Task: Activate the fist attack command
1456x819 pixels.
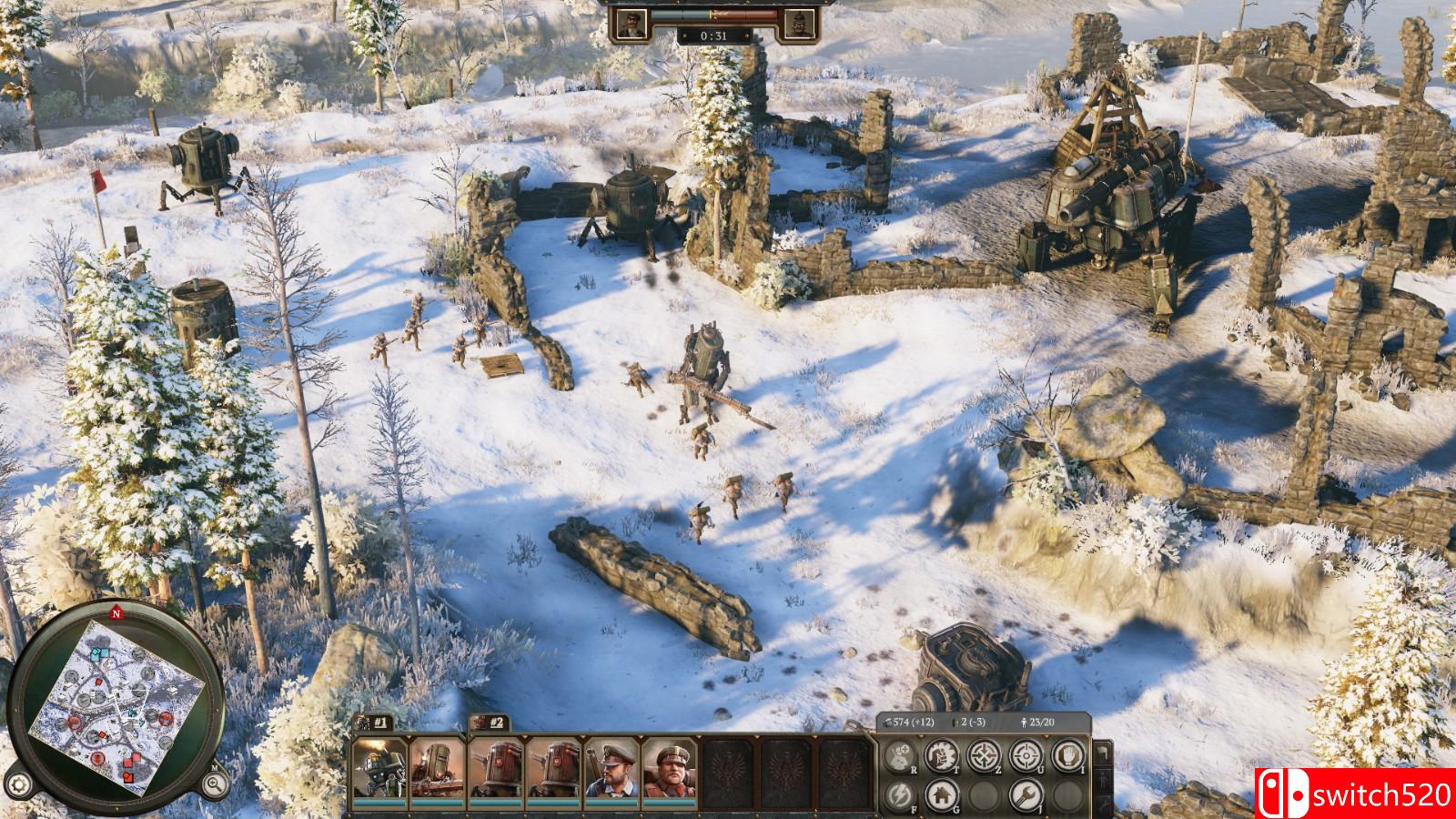Action: pyautogui.click(x=943, y=755)
